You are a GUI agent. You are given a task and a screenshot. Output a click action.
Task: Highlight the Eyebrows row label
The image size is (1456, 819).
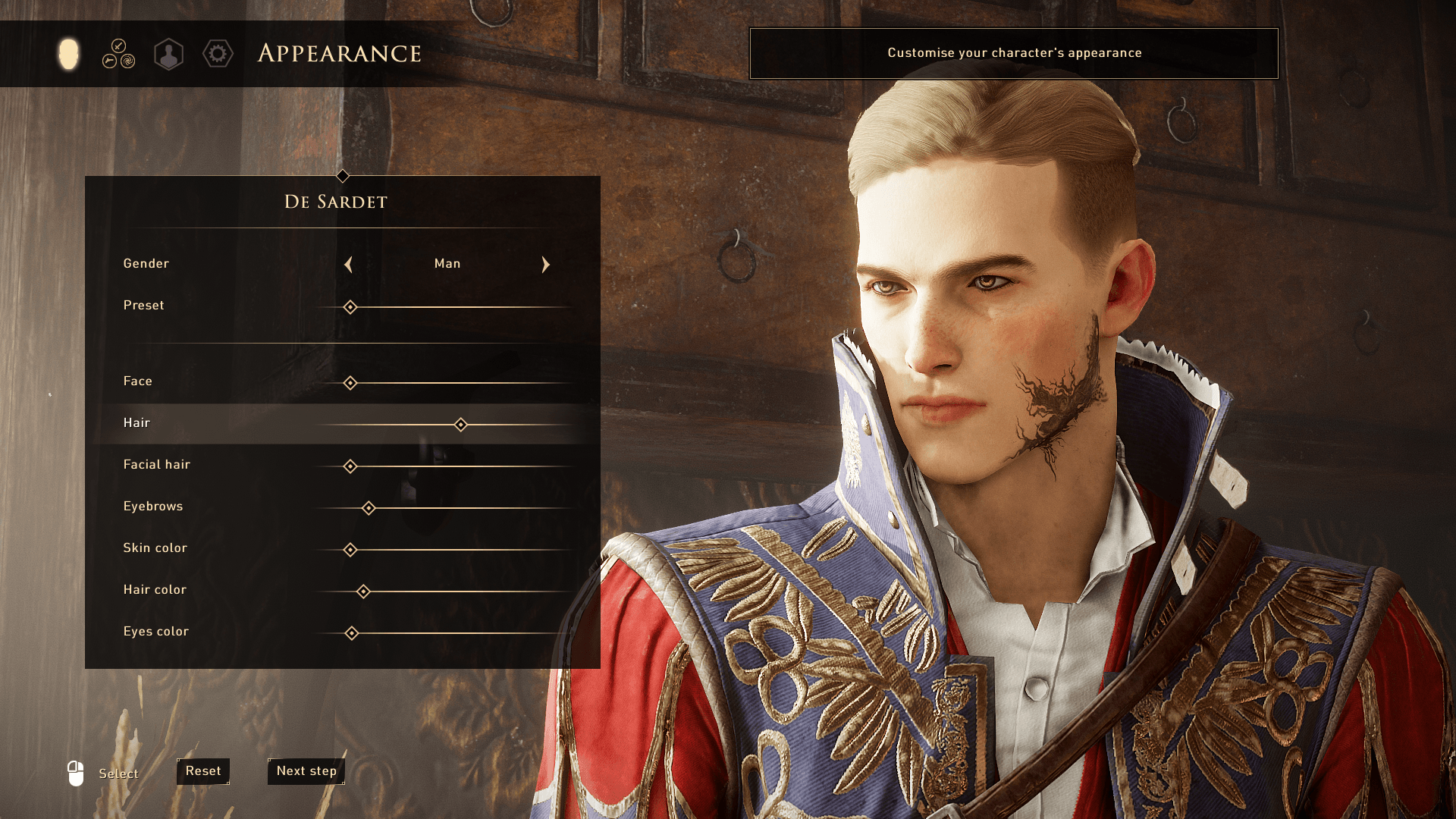[x=153, y=507]
